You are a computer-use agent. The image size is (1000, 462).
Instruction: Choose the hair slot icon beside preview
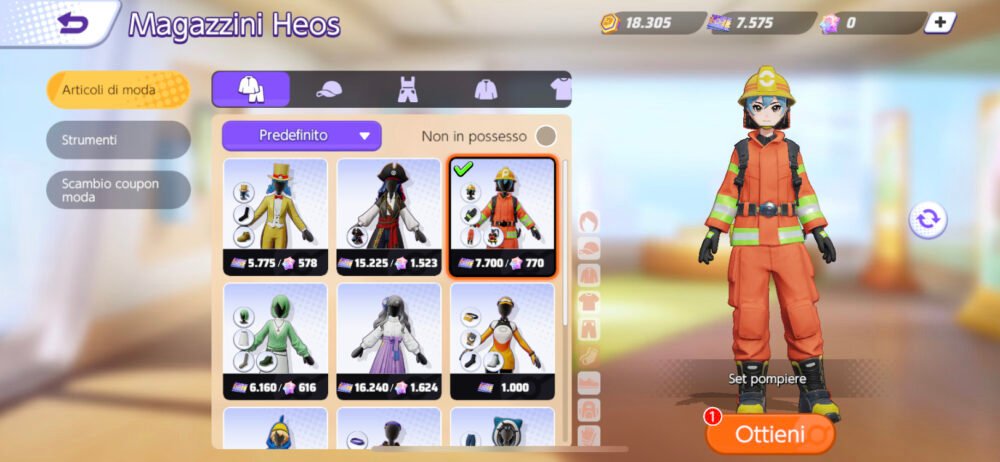click(590, 222)
